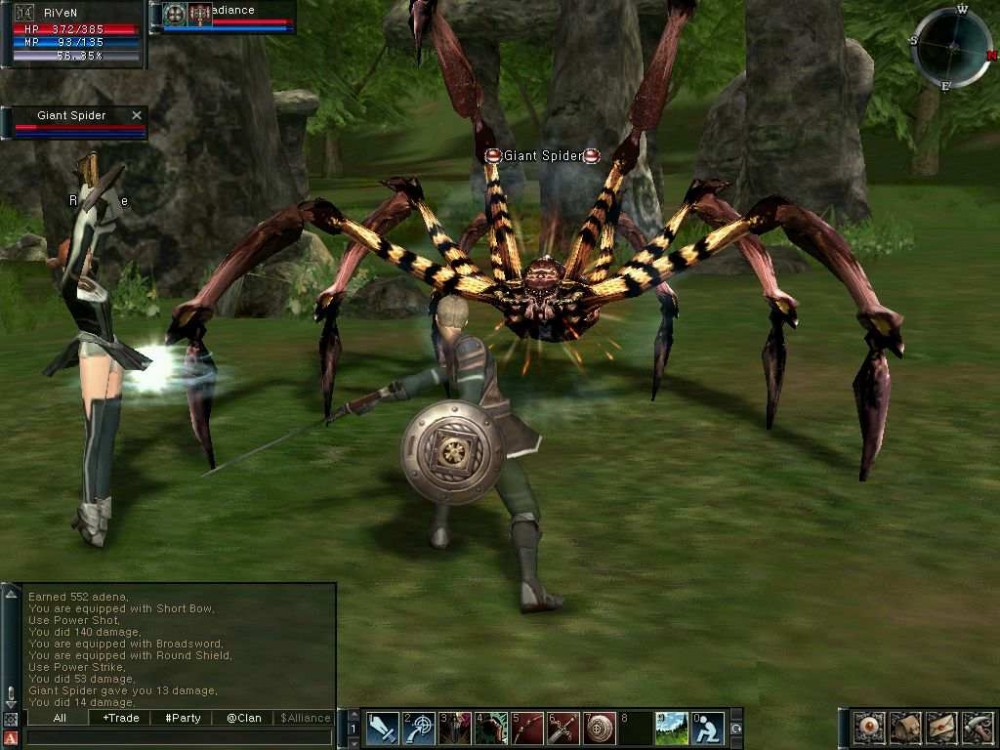Switch to the All chat tab
Image resolution: width=1000 pixels, height=750 pixels.
click(x=59, y=718)
